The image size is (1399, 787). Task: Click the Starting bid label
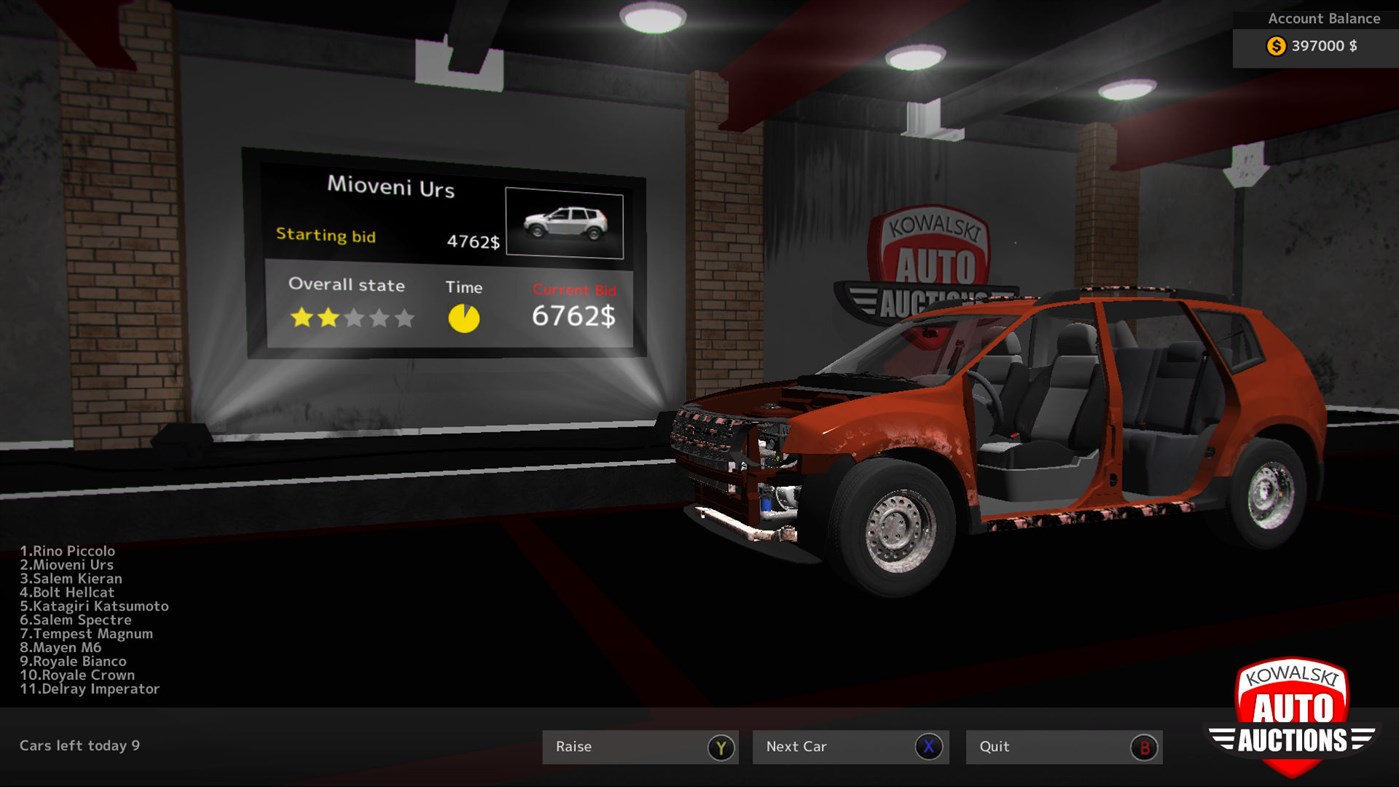click(x=327, y=236)
